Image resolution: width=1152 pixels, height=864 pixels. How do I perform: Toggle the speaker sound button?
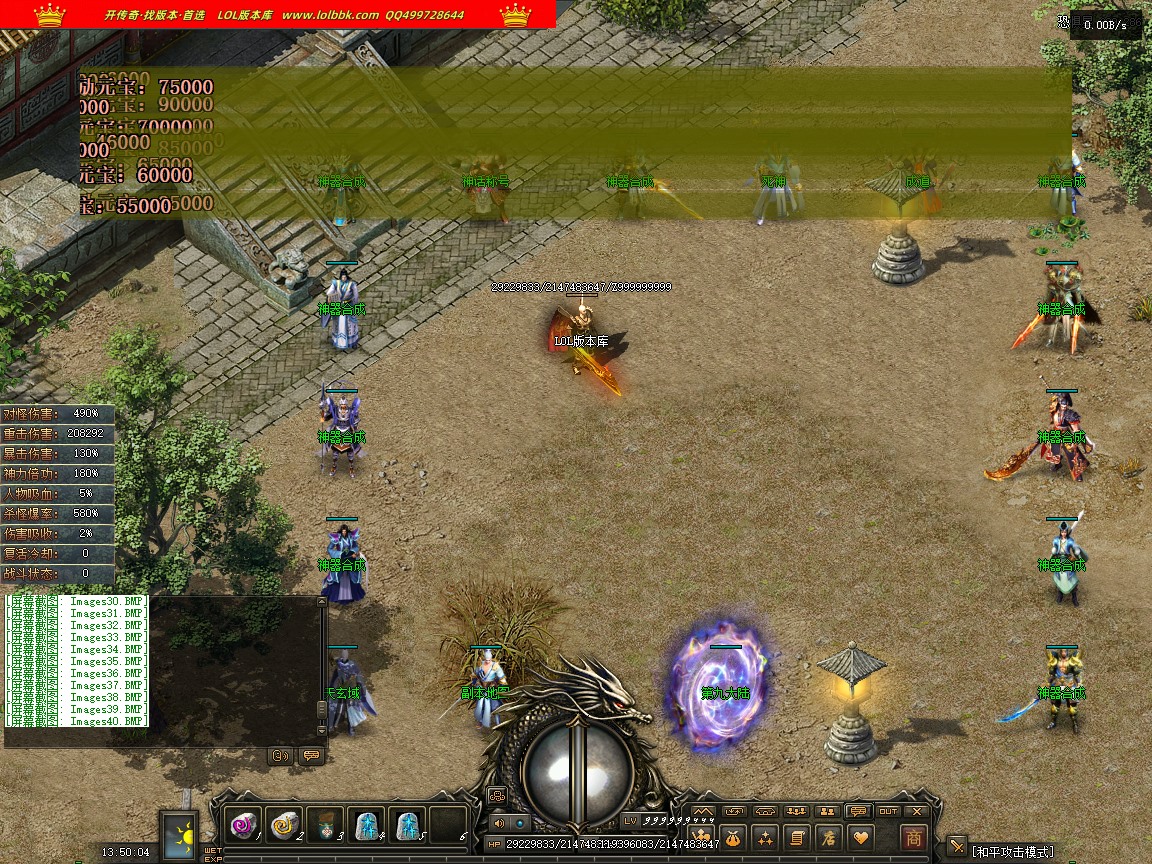pyautogui.click(x=499, y=823)
